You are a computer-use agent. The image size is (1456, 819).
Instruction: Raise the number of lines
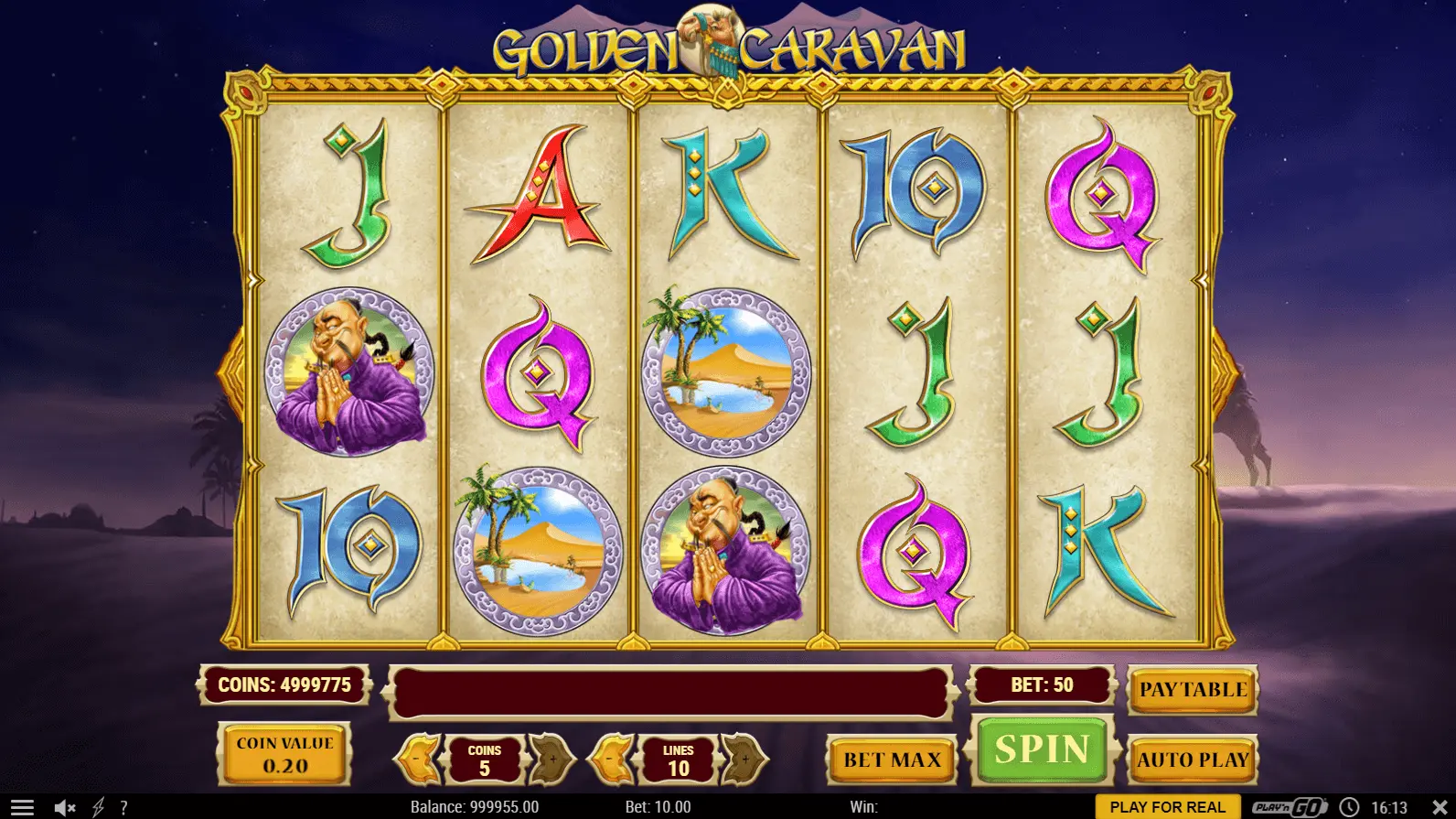[x=744, y=759]
